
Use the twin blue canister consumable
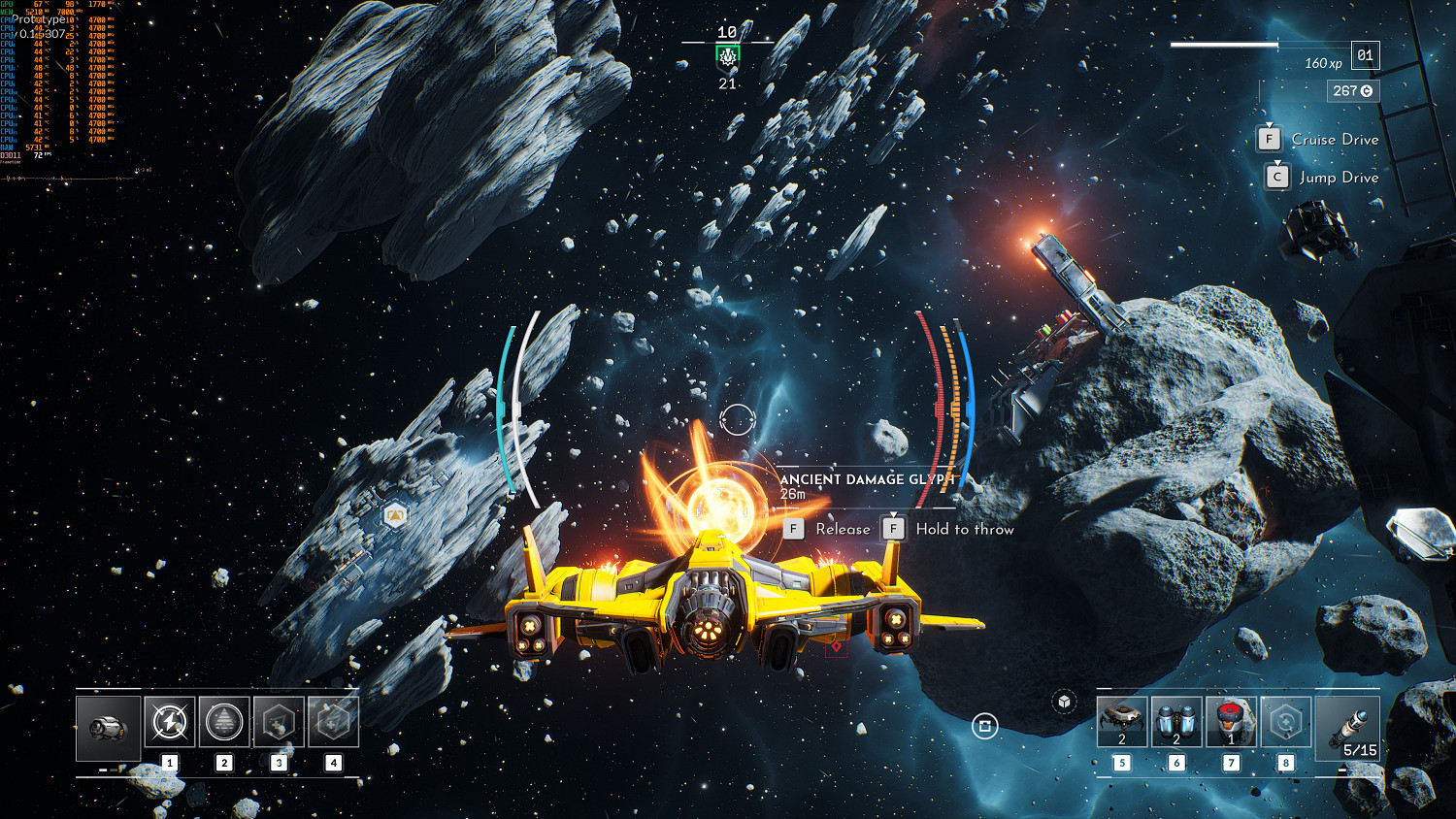[x=1176, y=722]
